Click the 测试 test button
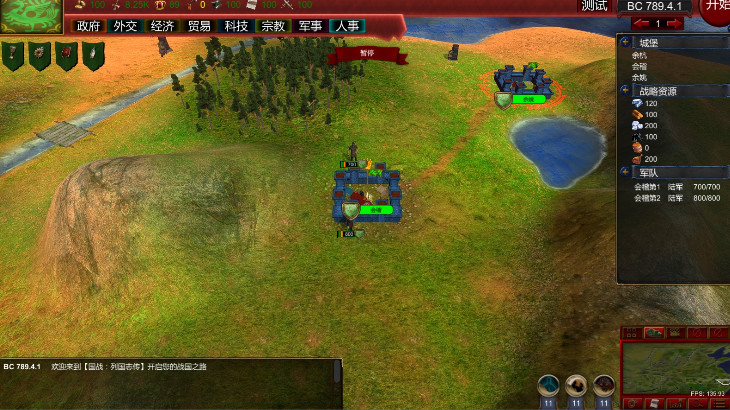The height and width of the screenshot is (410, 730). pos(595,6)
